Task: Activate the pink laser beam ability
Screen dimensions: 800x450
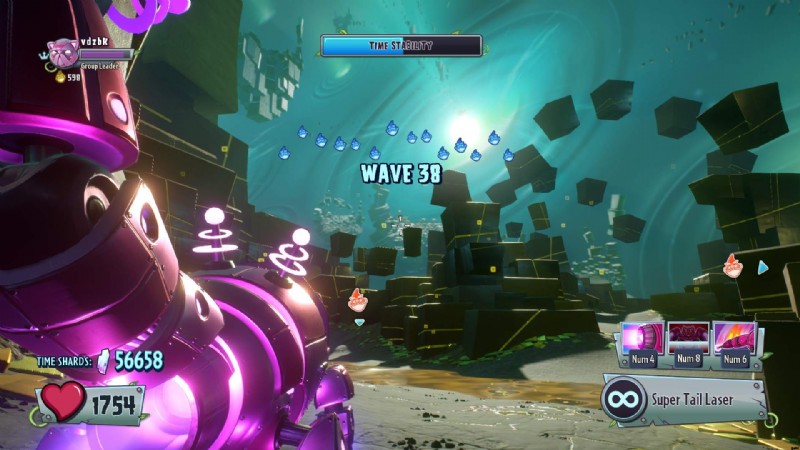Action: point(641,338)
